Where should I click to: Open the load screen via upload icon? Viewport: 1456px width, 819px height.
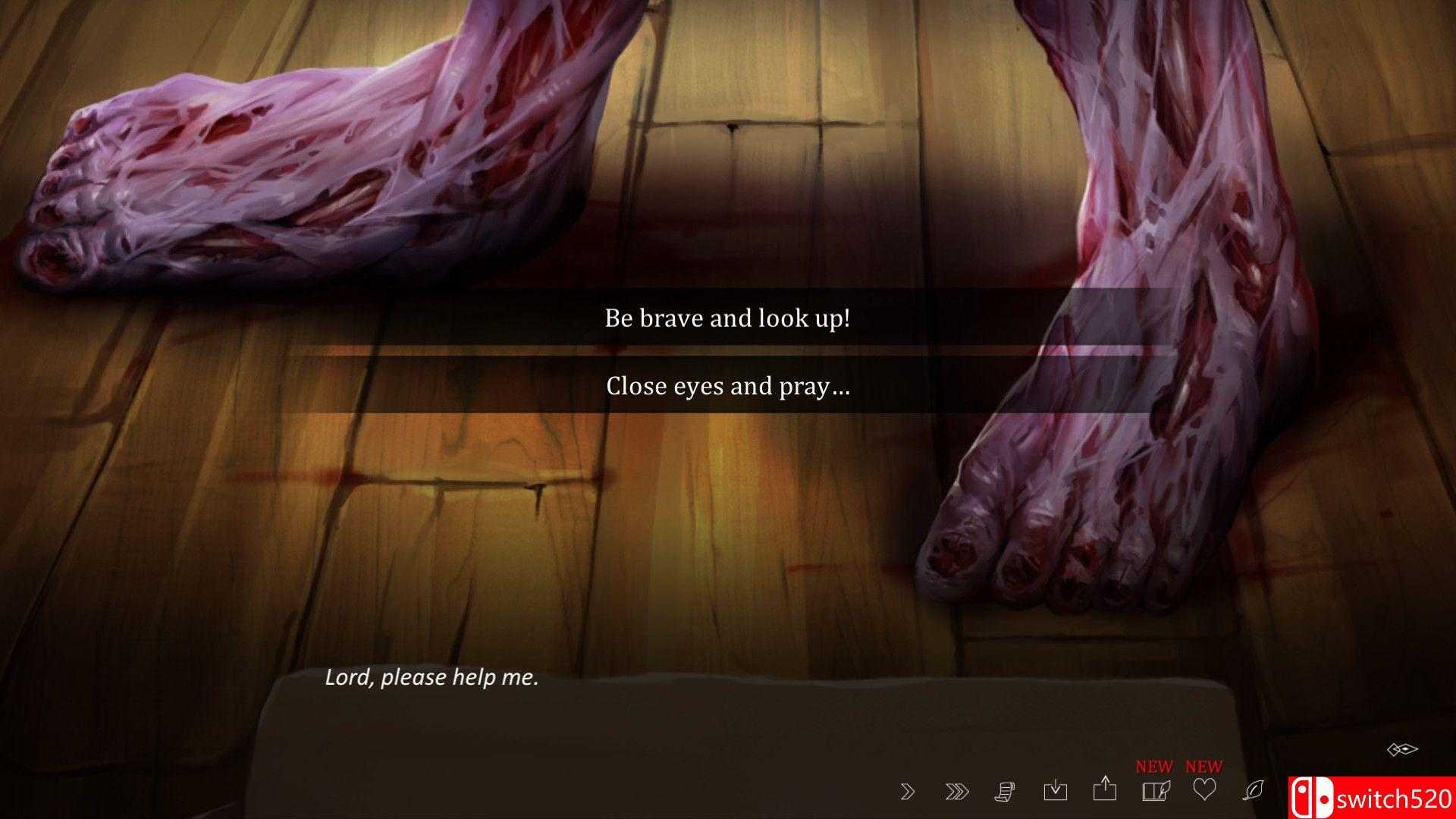tap(1106, 791)
